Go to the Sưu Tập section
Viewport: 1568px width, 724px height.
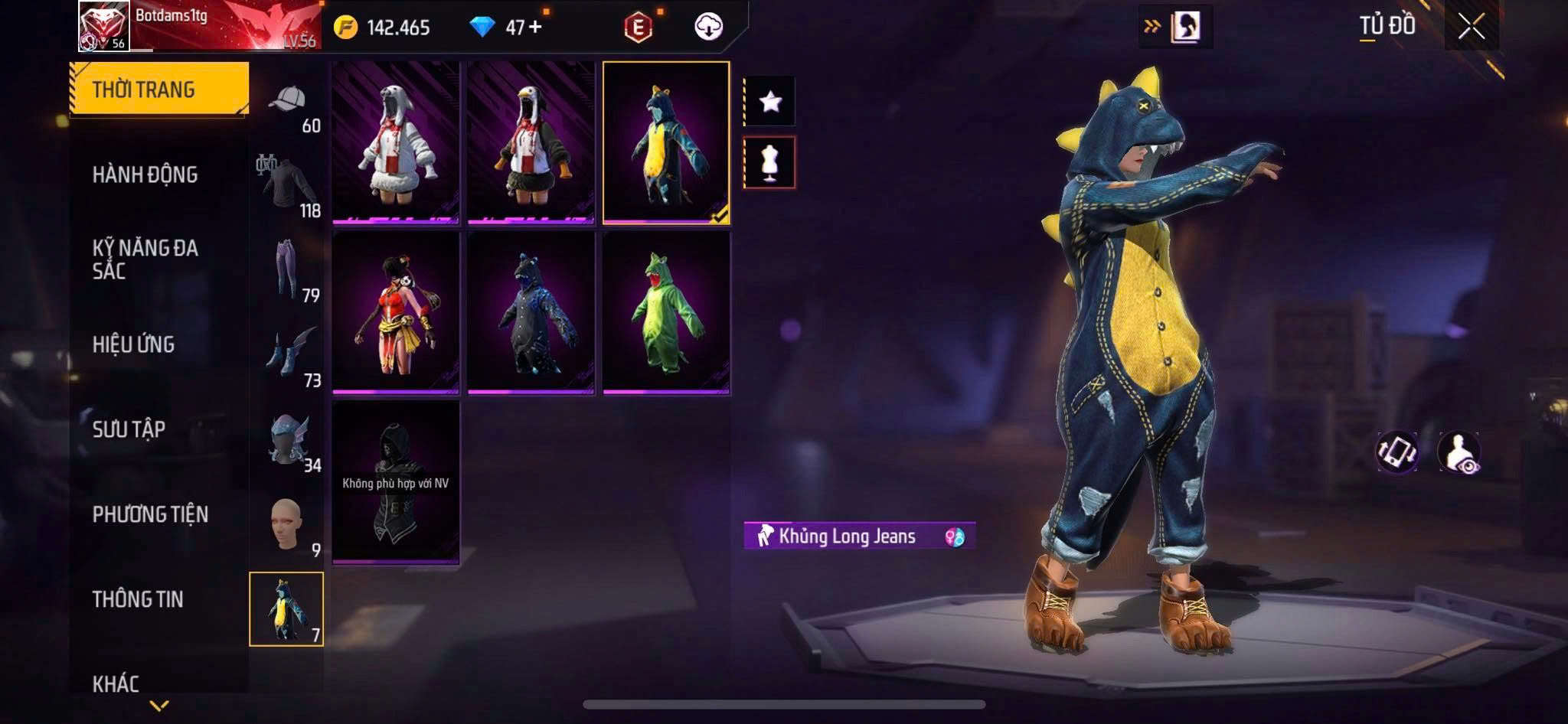pos(129,429)
